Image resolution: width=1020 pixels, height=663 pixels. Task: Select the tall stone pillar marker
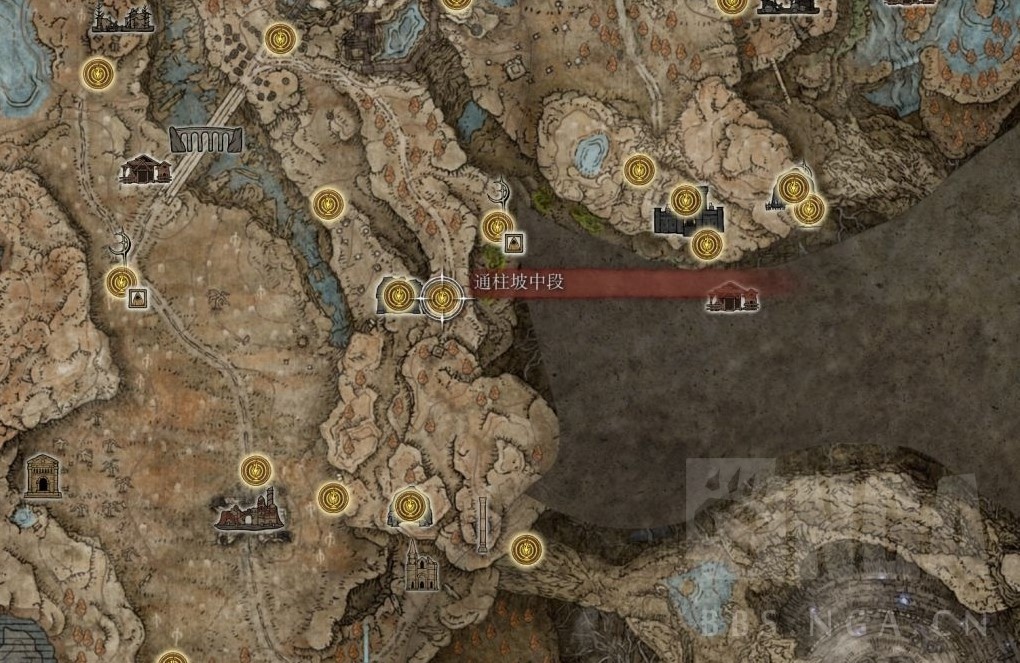(x=482, y=524)
